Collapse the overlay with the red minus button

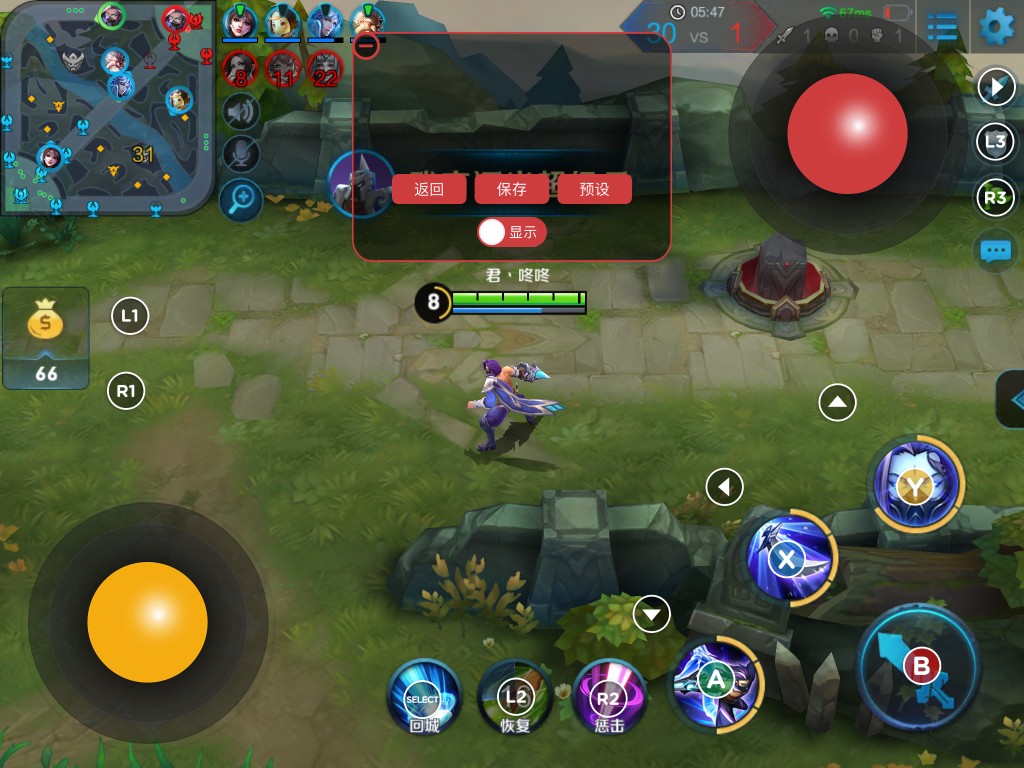(367, 45)
